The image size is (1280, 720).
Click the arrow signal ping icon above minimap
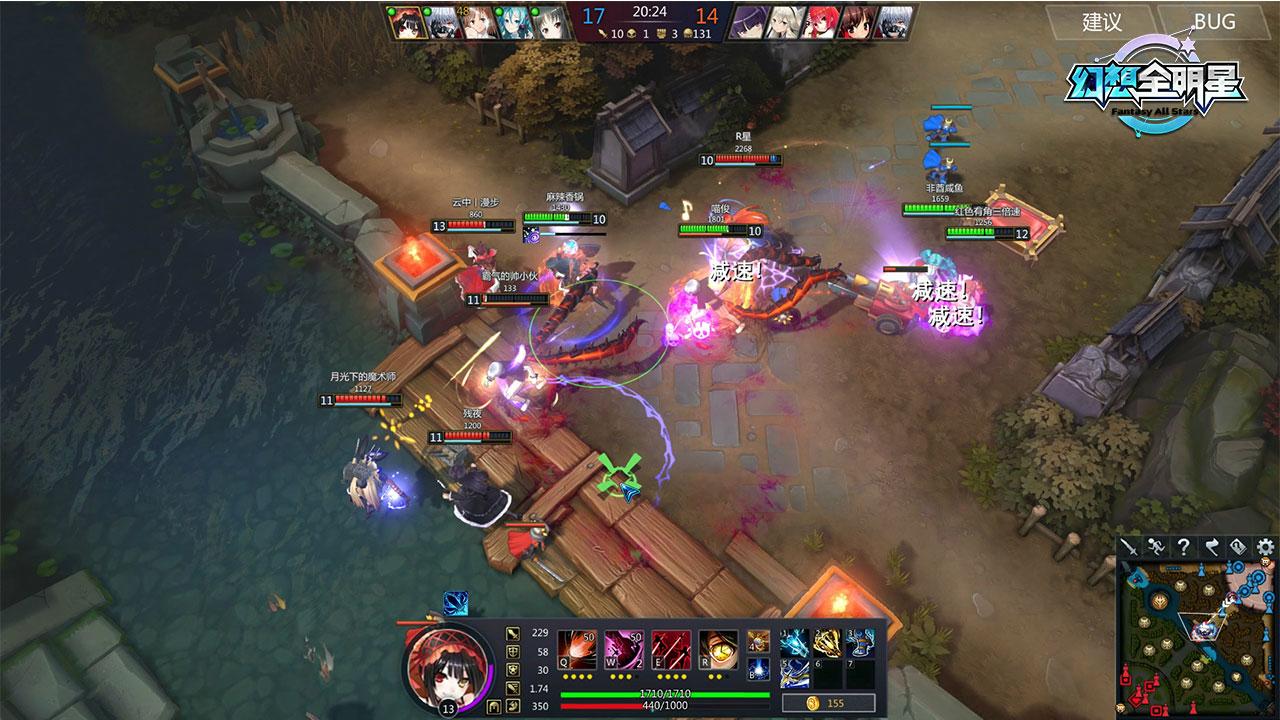click(1211, 546)
